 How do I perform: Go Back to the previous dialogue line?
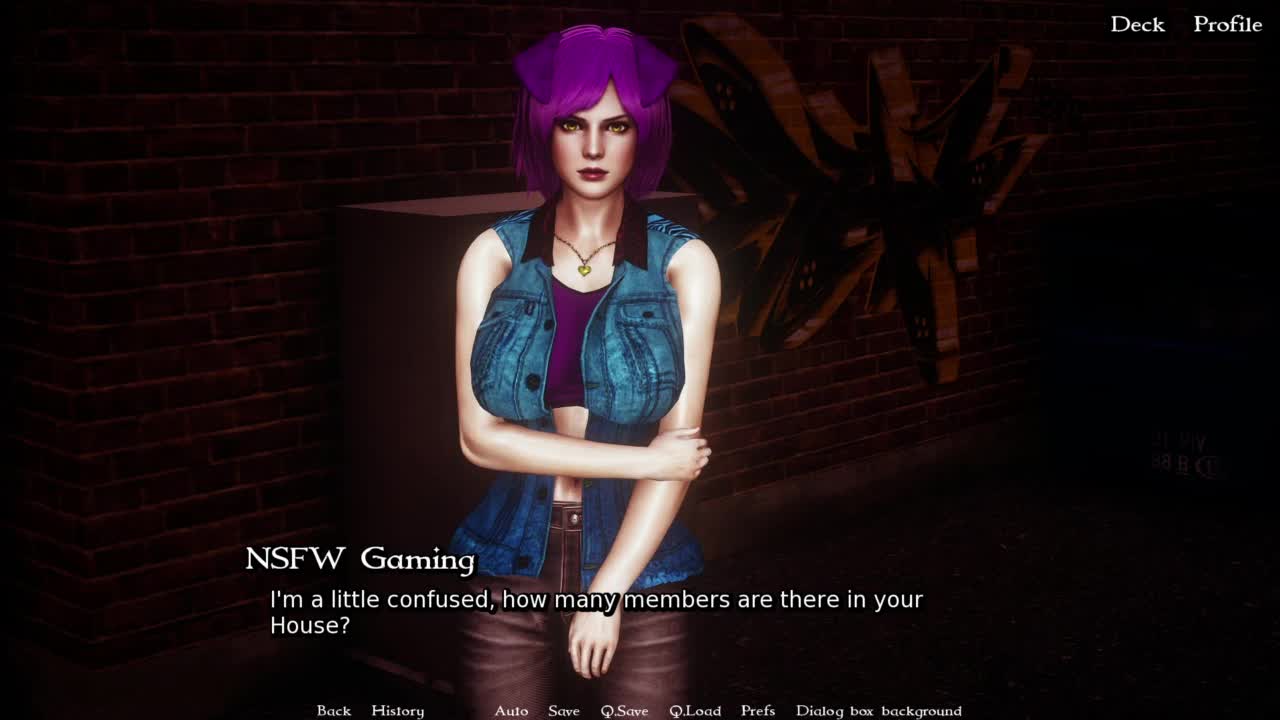pos(334,710)
